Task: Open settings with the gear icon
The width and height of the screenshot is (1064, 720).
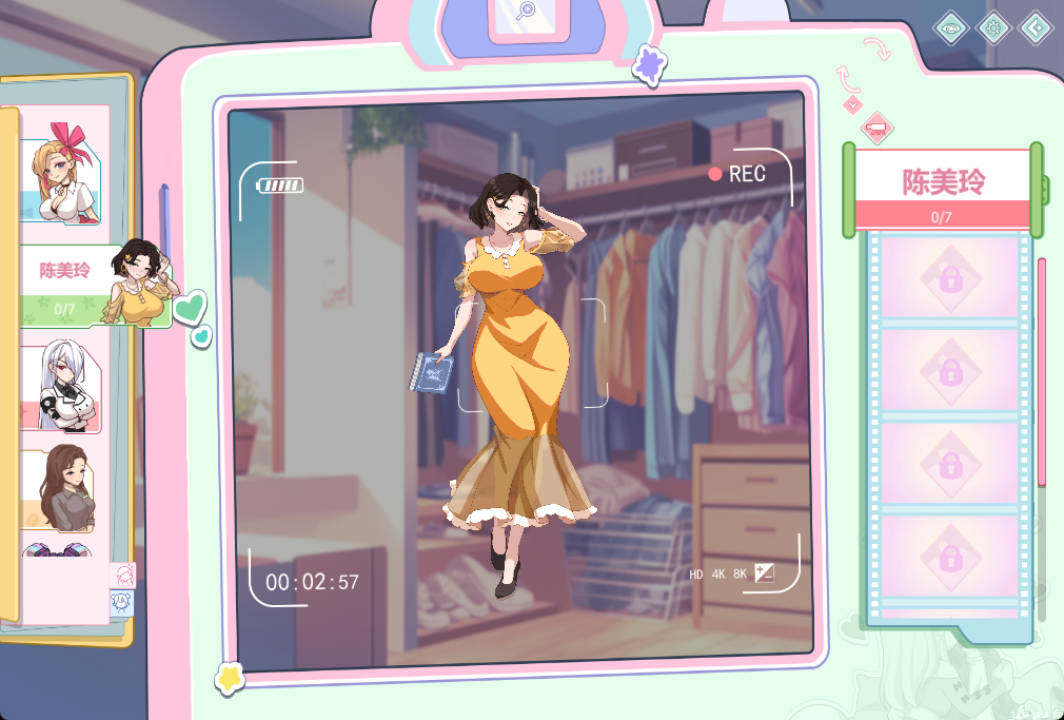Action: point(993,28)
